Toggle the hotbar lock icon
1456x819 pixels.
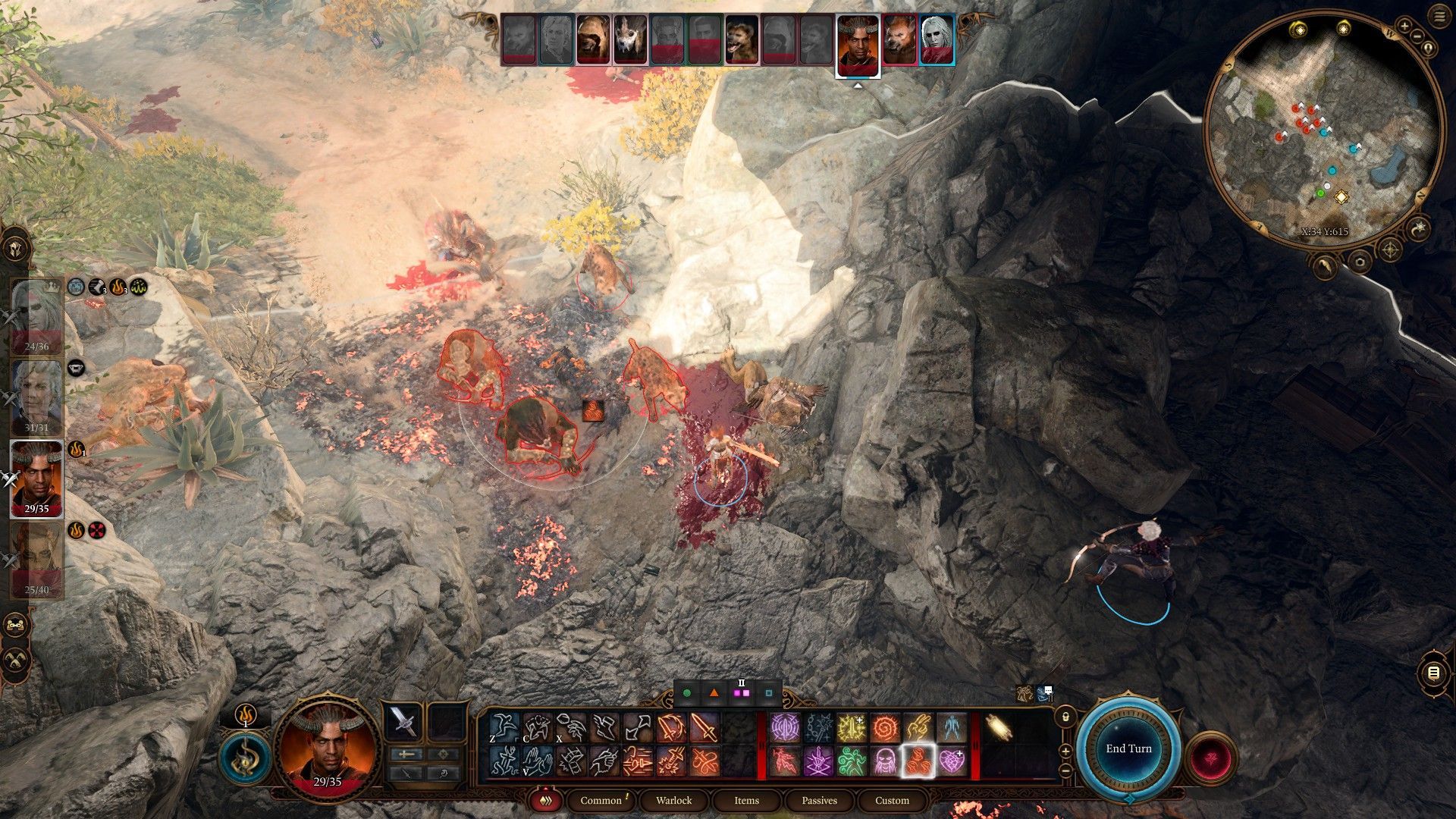tap(1065, 717)
